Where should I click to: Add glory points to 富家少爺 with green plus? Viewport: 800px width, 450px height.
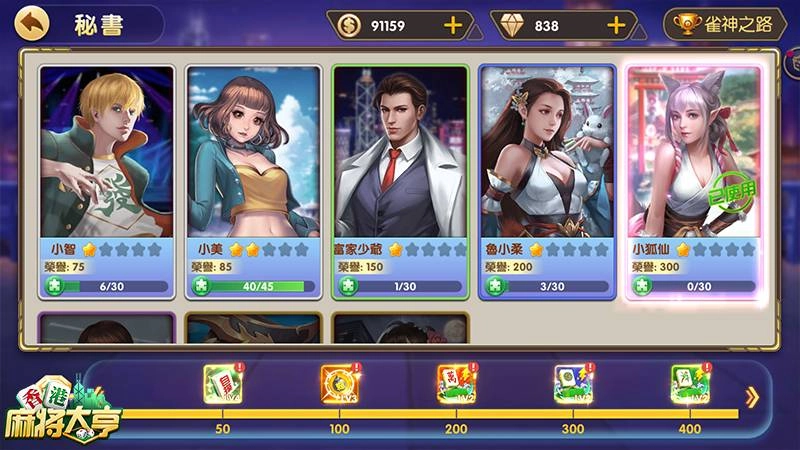click(348, 286)
